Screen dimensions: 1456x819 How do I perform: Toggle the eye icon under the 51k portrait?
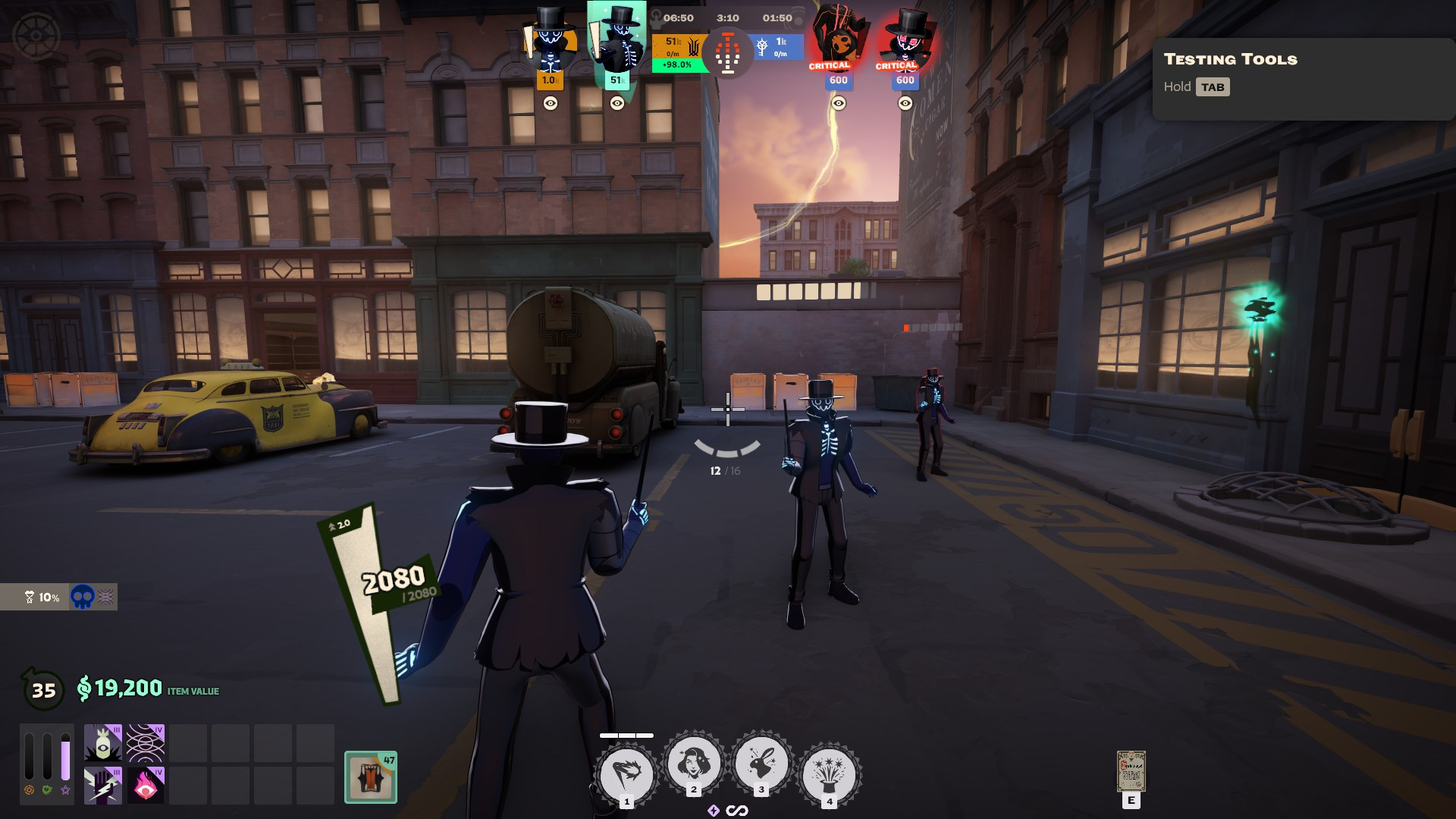coord(617,103)
